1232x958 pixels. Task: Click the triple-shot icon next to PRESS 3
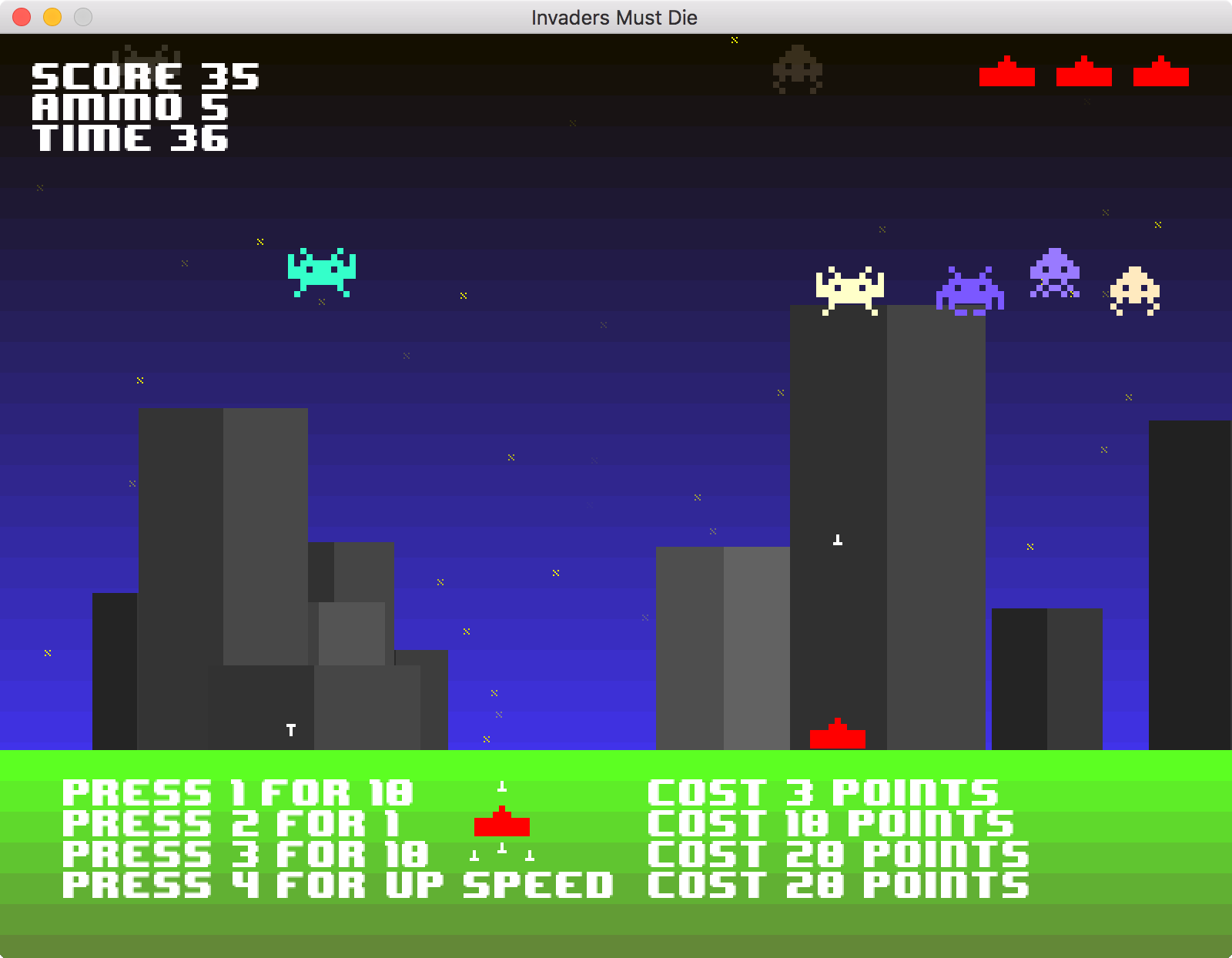pyautogui.click(x=502, y=852)
